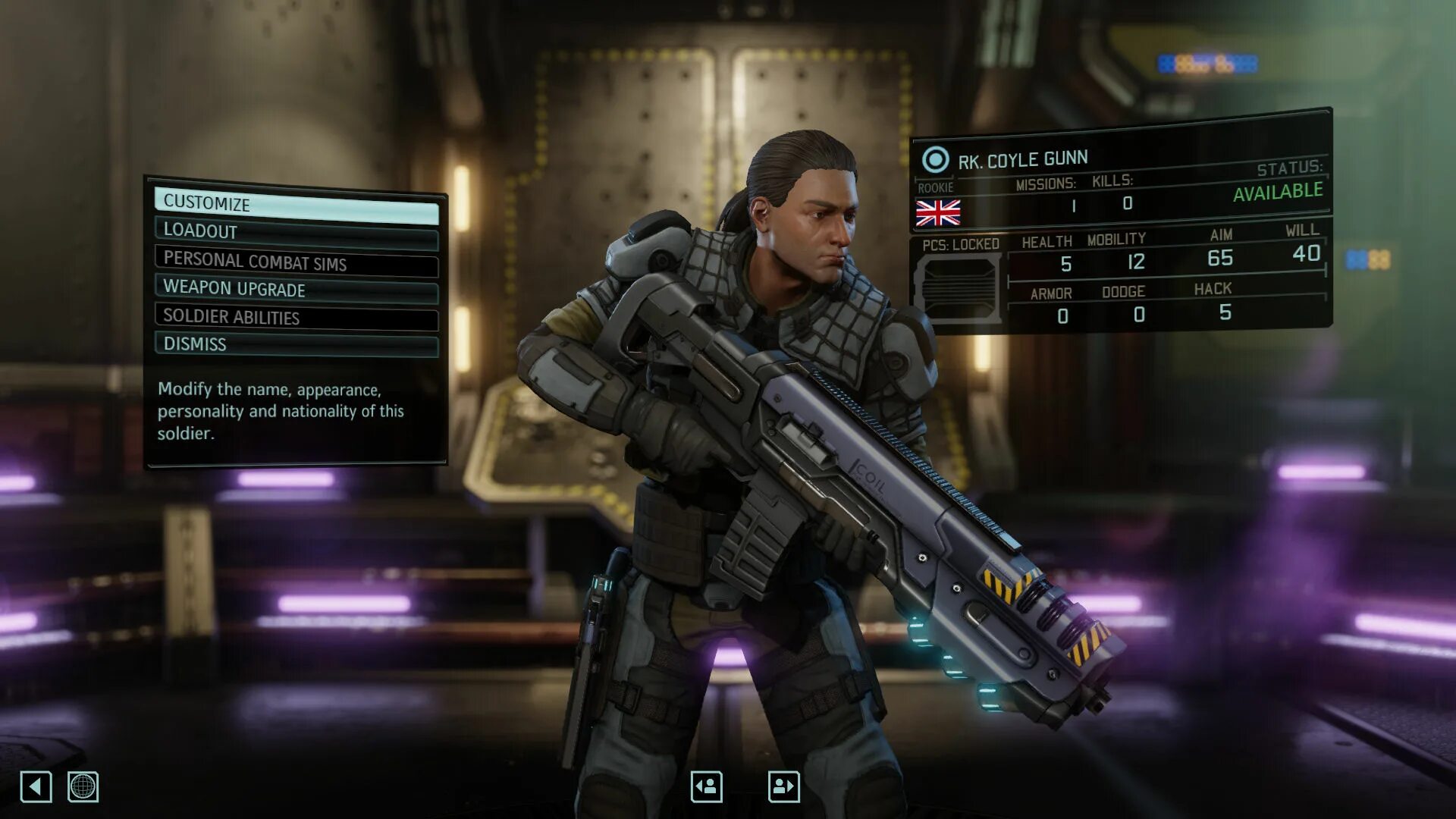Screen dimensions: 1456x819
Task: Go back with the left arrow button
Action: tap(36, 786)
